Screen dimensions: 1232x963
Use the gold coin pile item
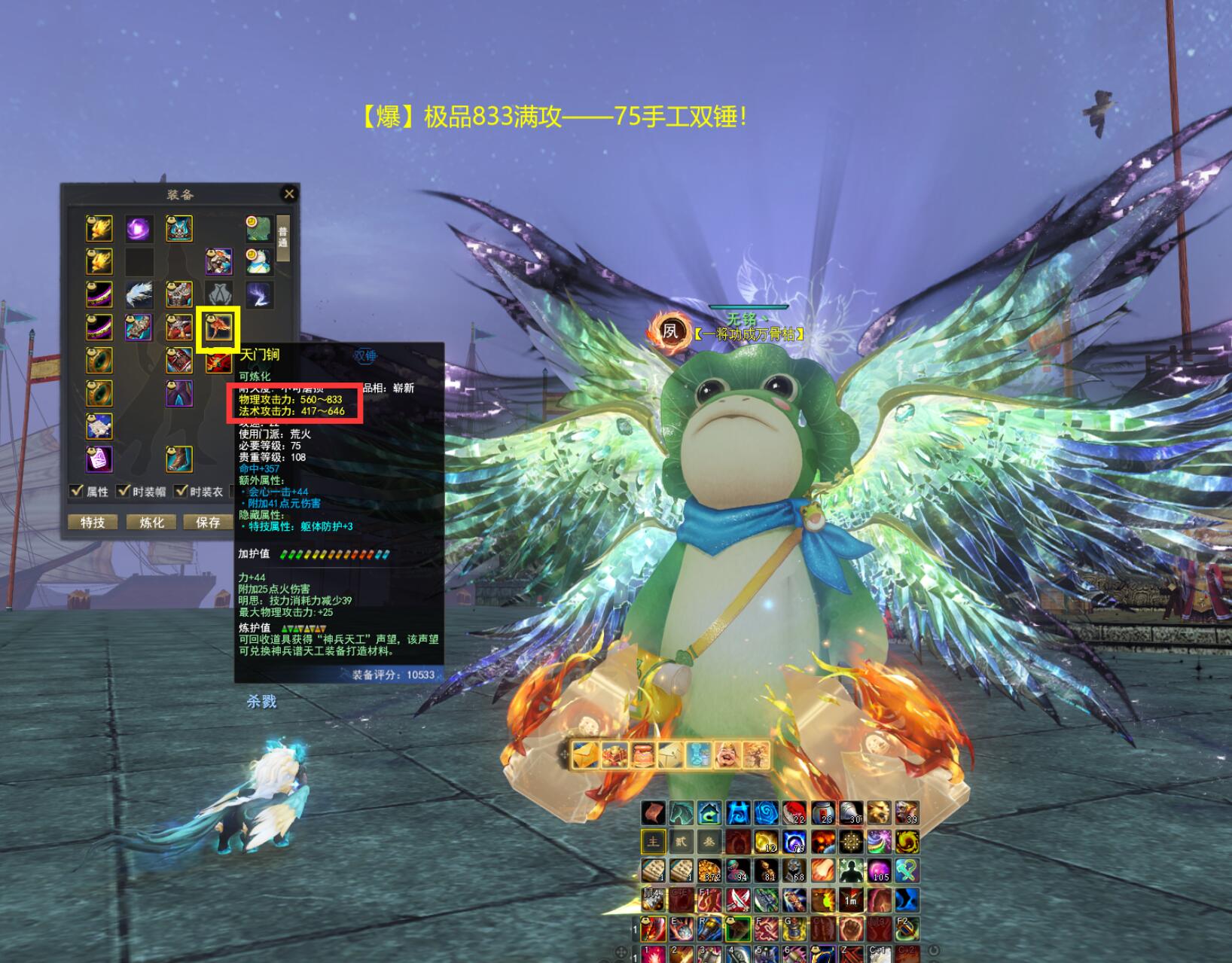[709, 870]
